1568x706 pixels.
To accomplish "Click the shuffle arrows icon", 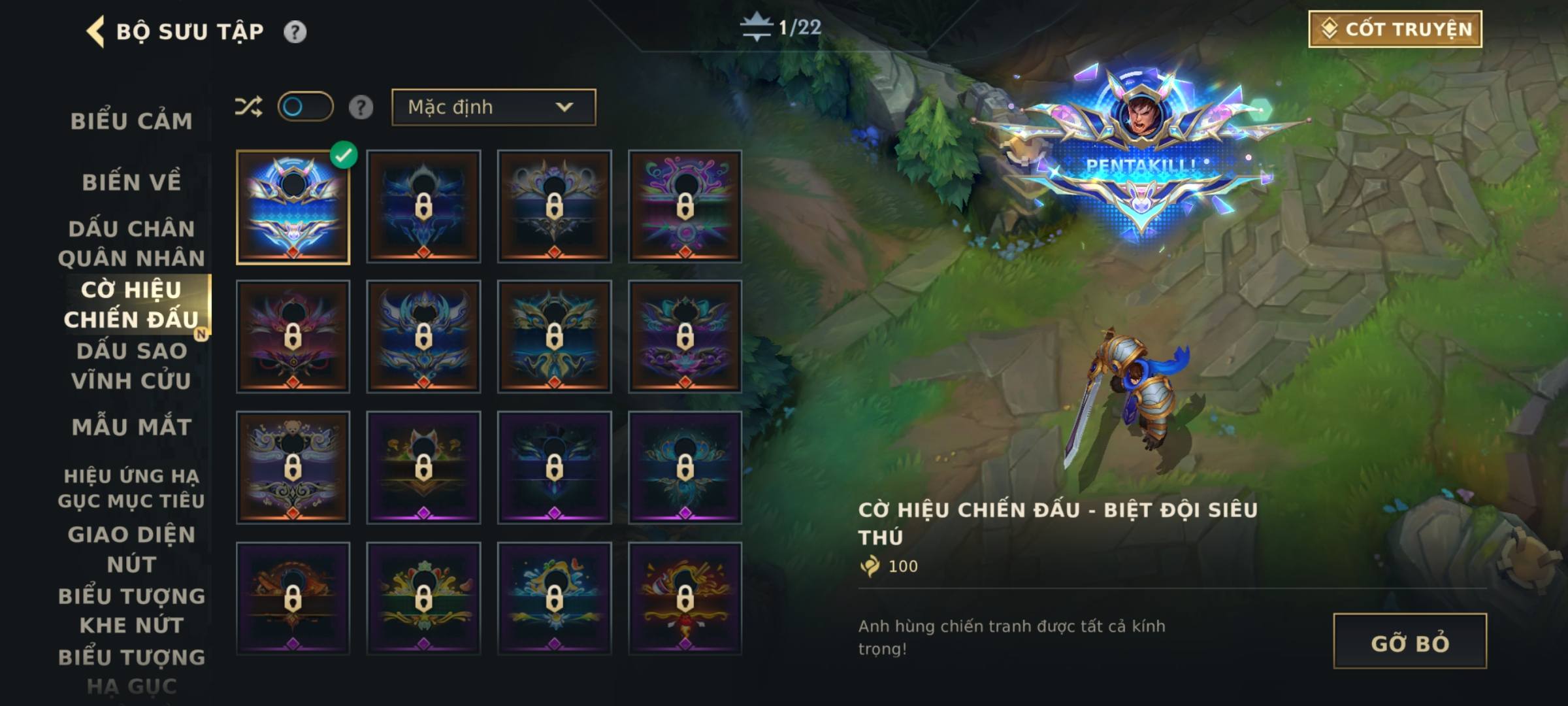I will pos(249,107).
